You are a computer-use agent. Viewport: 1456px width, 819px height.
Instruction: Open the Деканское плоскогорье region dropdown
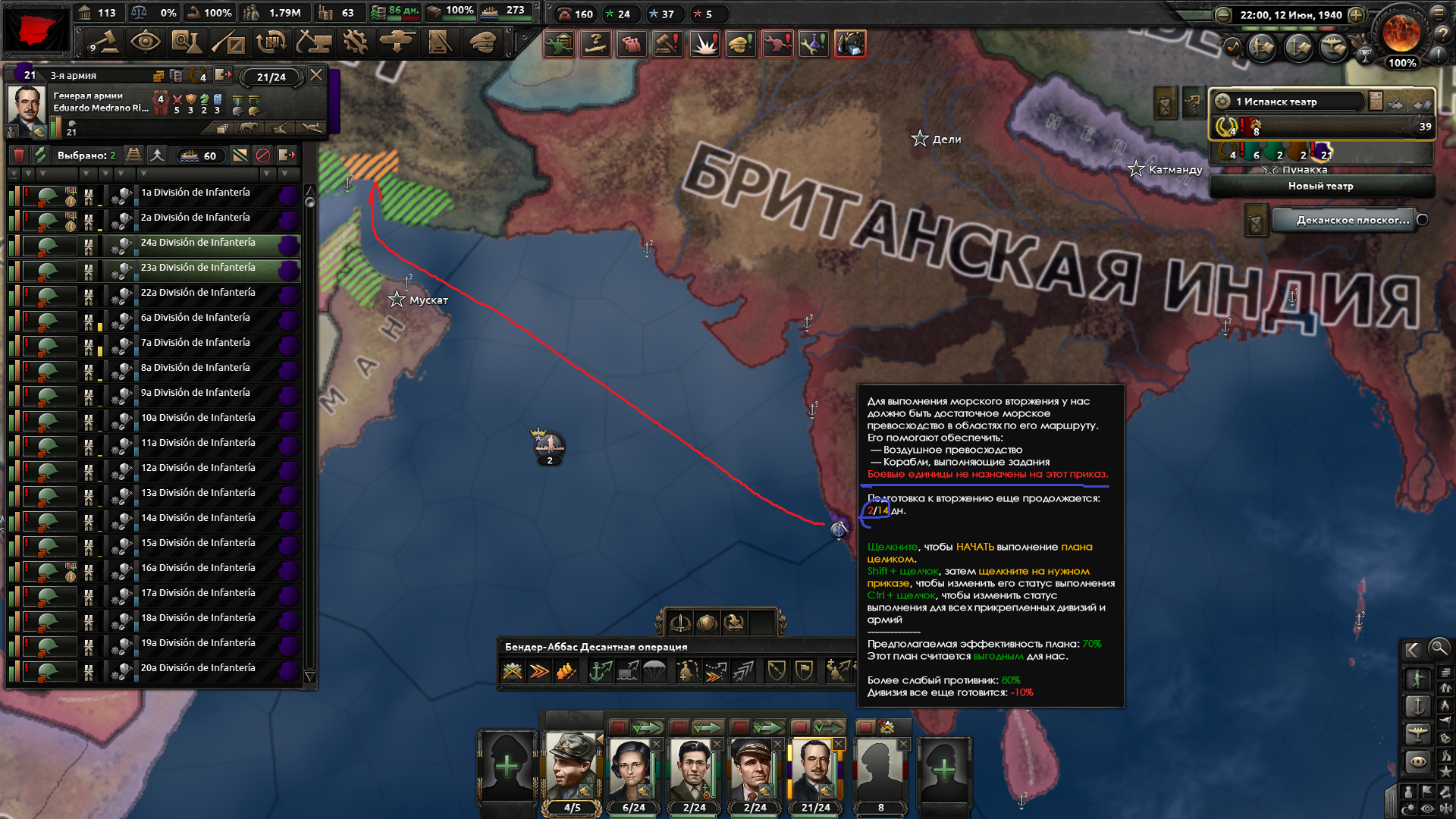coord(1350,221)
